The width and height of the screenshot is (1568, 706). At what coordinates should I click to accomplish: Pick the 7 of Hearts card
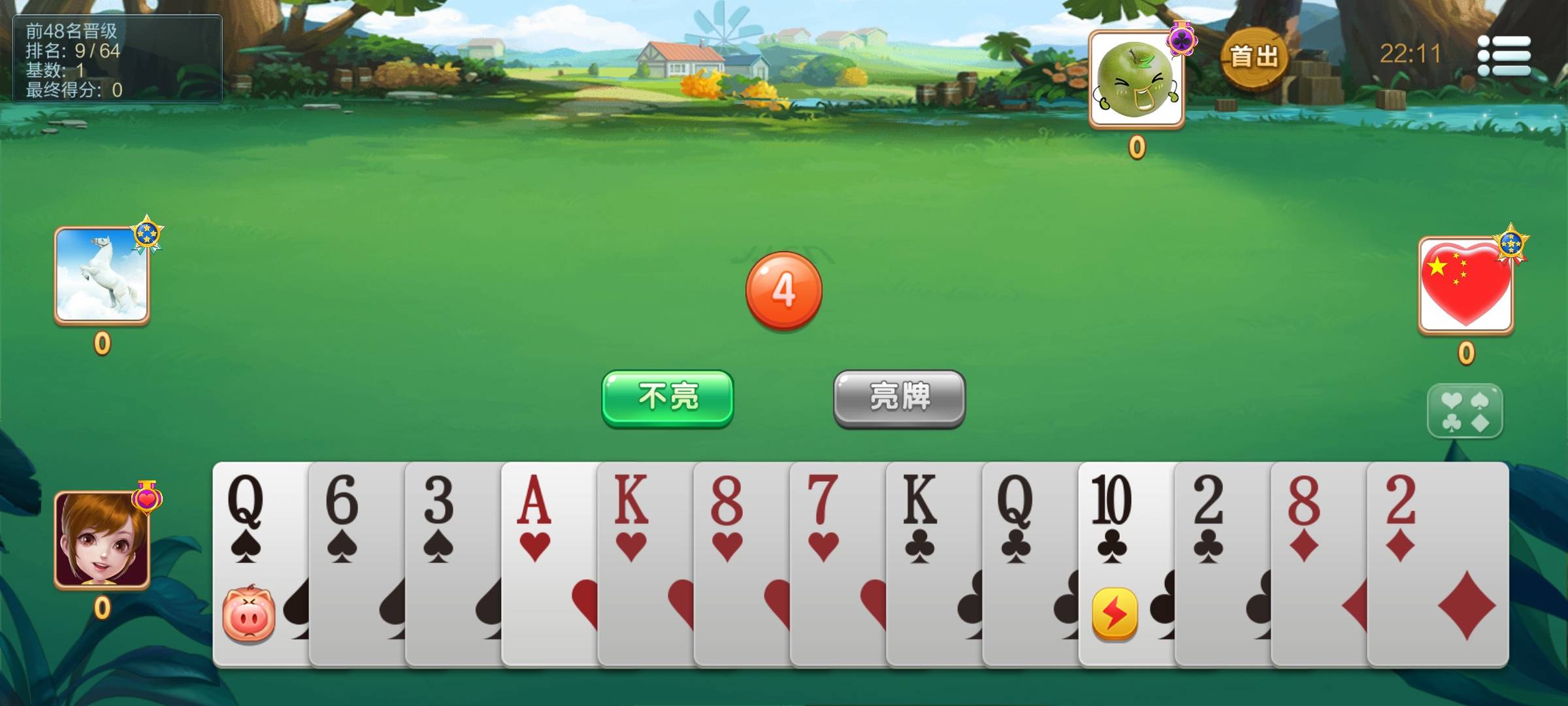(836, 562)
